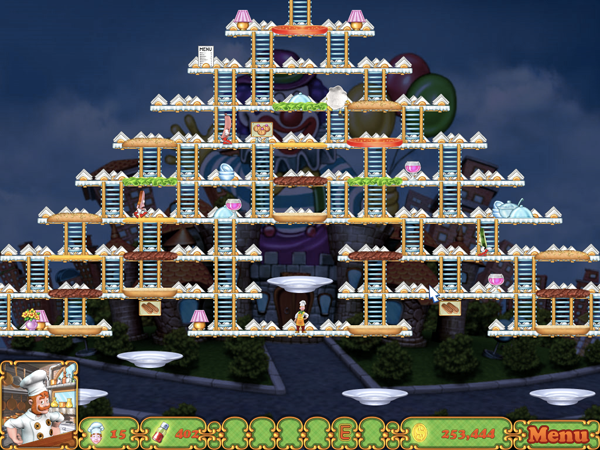This screenshot has height=450, width=600.
Task: Open the Menu button
Action: click(x=558, y=434)
